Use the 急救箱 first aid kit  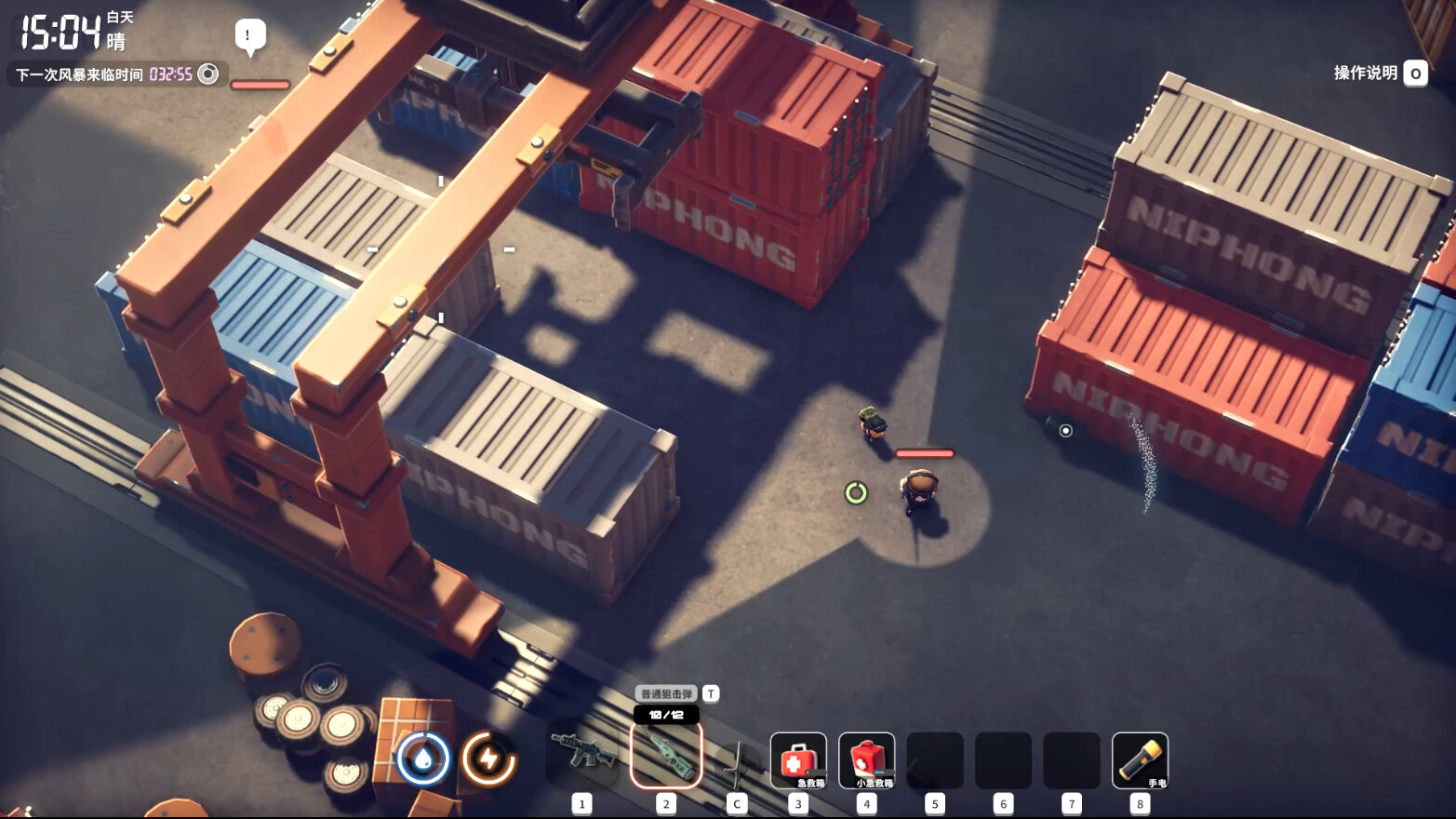pos(798,759)
